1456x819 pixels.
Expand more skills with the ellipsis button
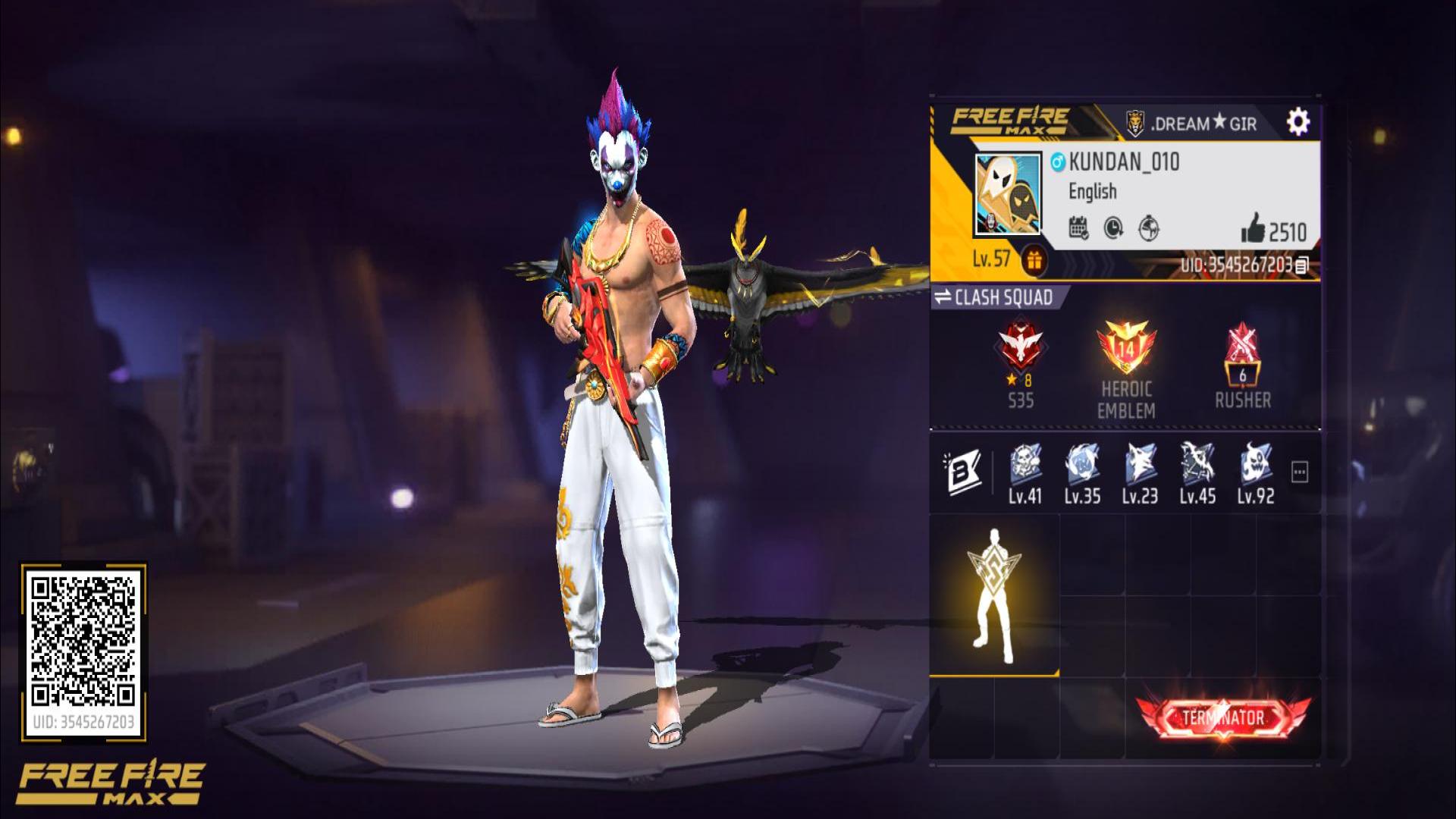coord(1300,472)
